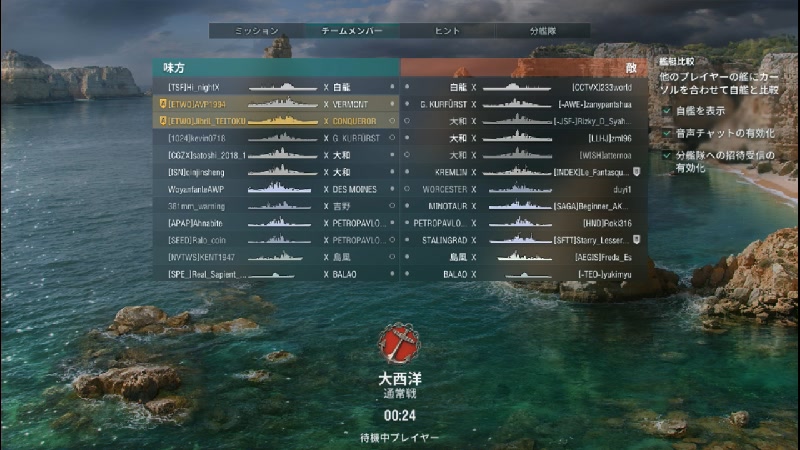800x450 pixels.
Task: Choose enemy MINOTAUR player row
Action: [525, 205]
